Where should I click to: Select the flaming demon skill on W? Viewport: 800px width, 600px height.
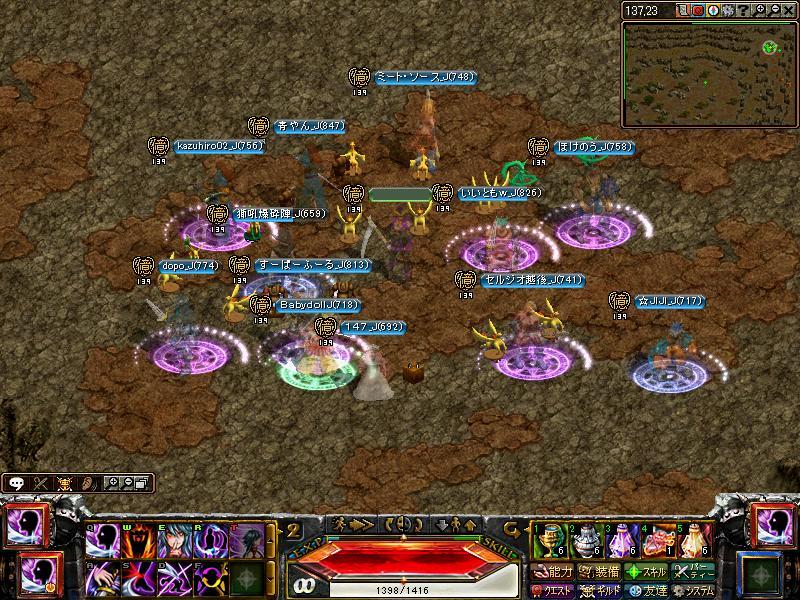point(138,542)
